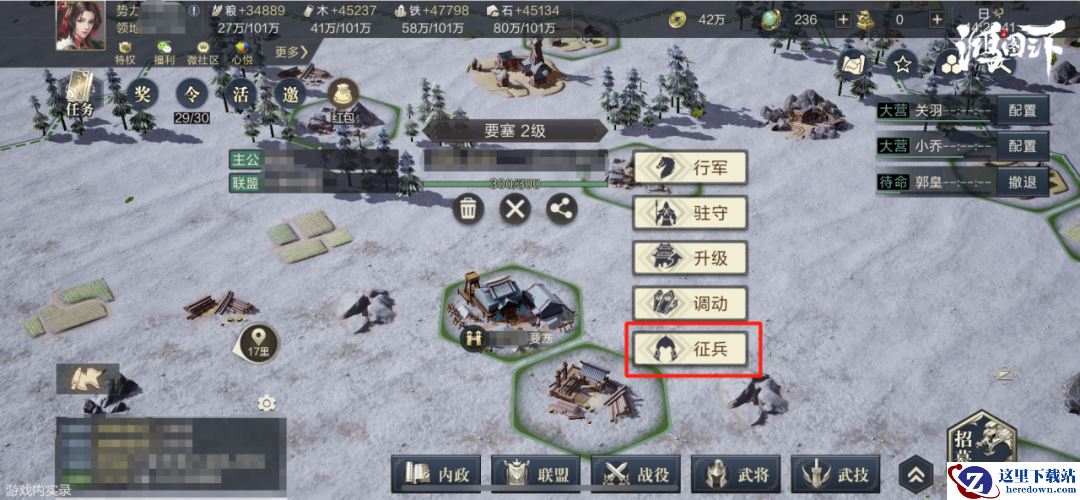Open the 内政 internal affairs menu
This screenshot has width=1080, height=500.
(x=437, y=474)
